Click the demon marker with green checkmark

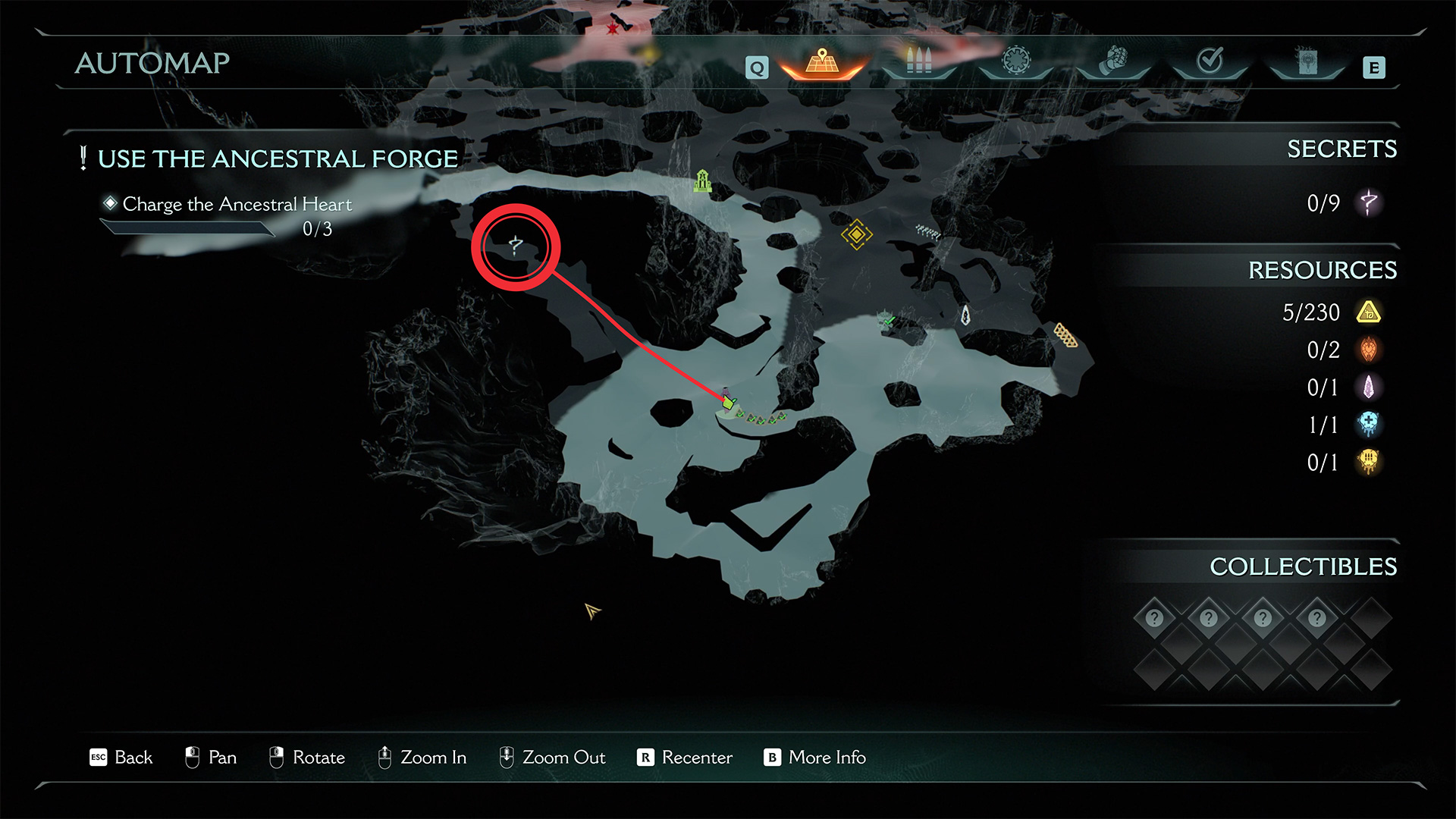point(886,319)
